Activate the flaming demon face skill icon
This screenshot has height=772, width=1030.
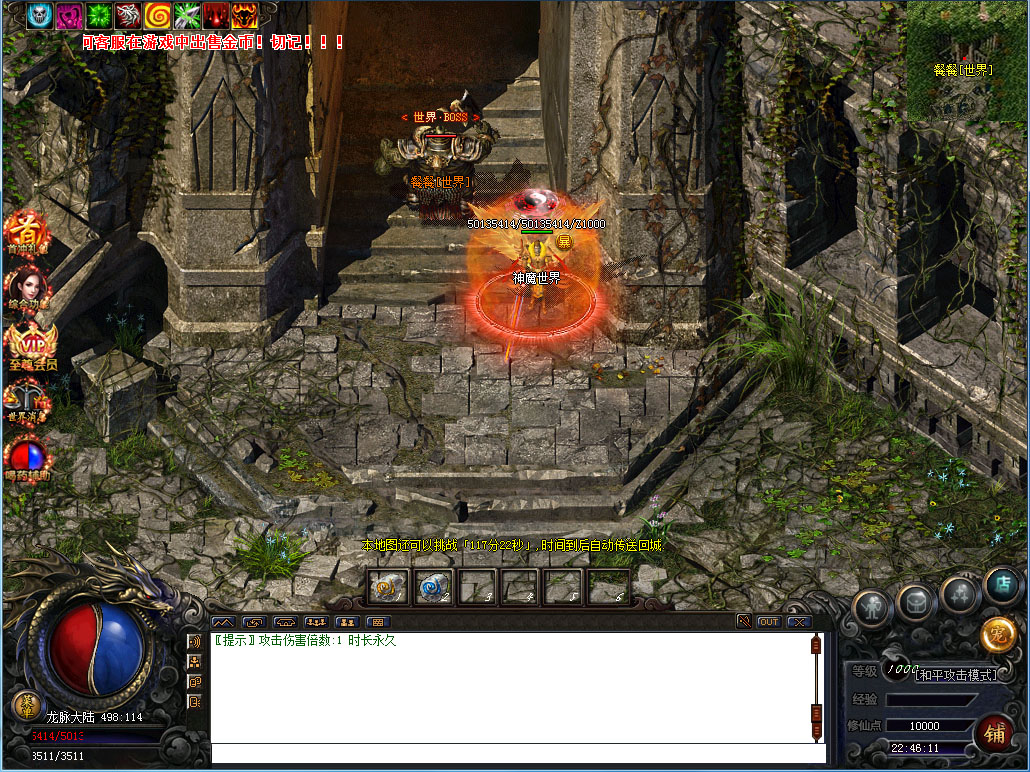244,14
